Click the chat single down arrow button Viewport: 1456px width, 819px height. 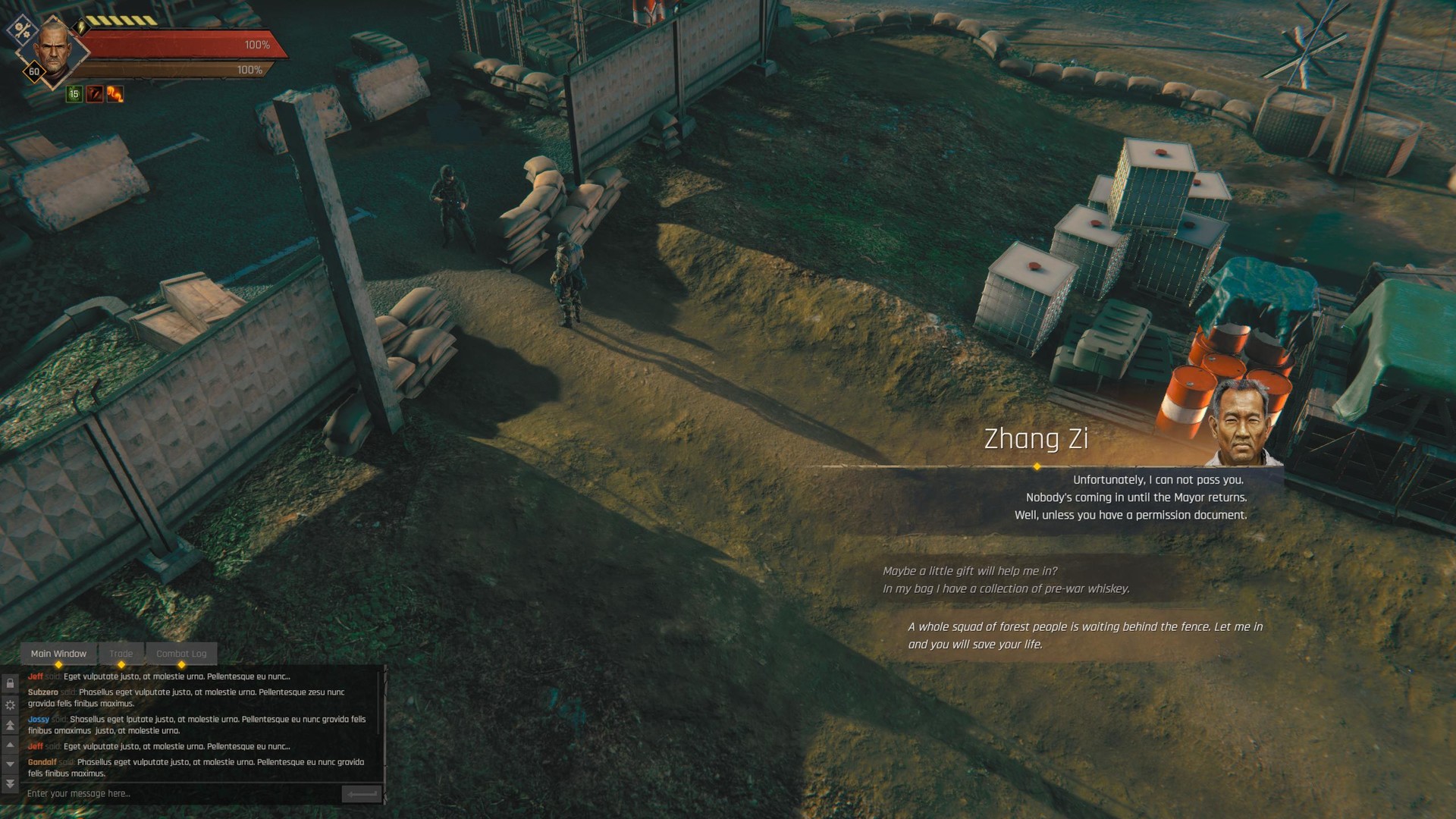(10, 764)
